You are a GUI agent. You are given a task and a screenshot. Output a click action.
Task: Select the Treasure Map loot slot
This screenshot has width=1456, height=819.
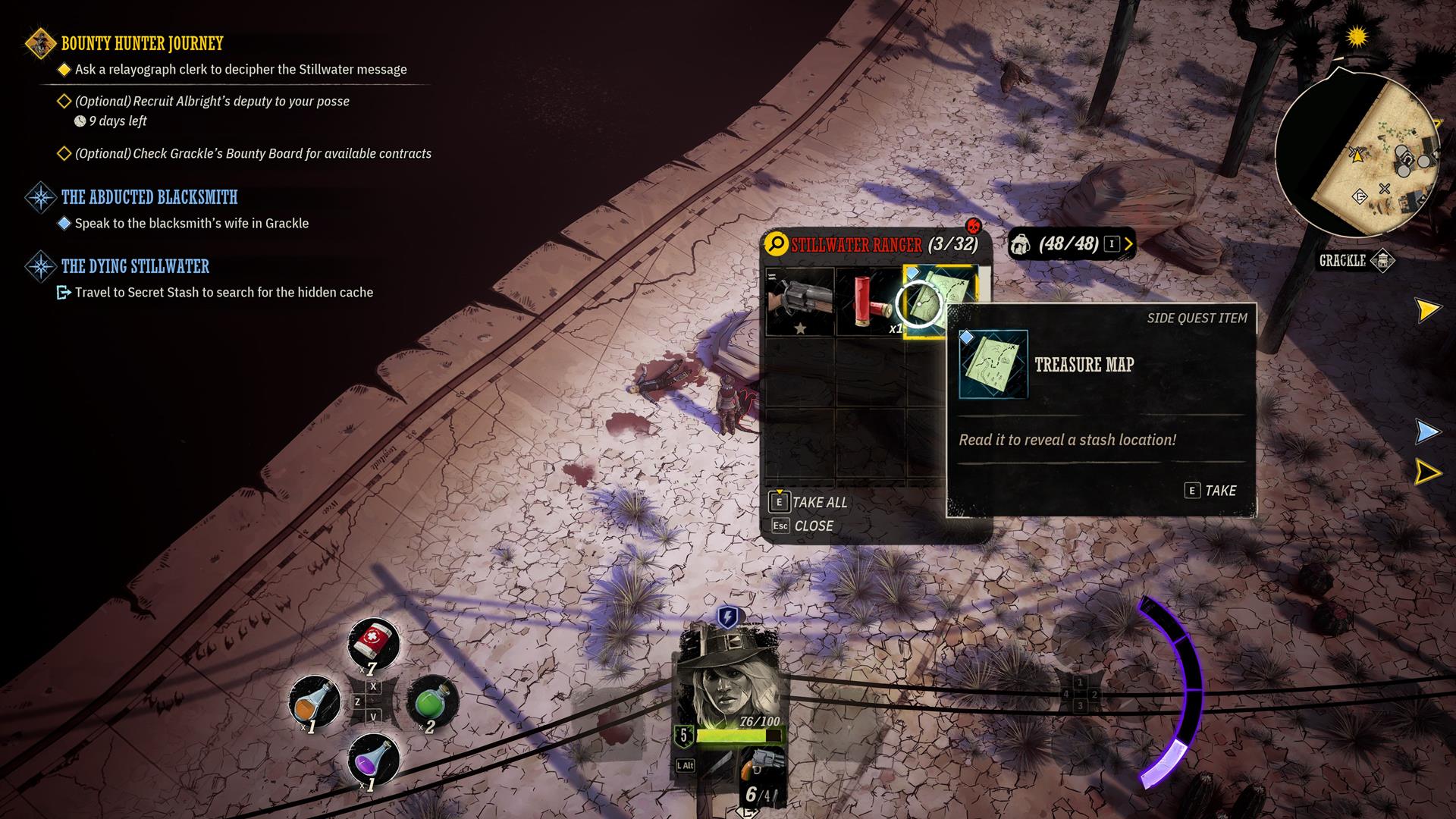(x=939, y=300)
